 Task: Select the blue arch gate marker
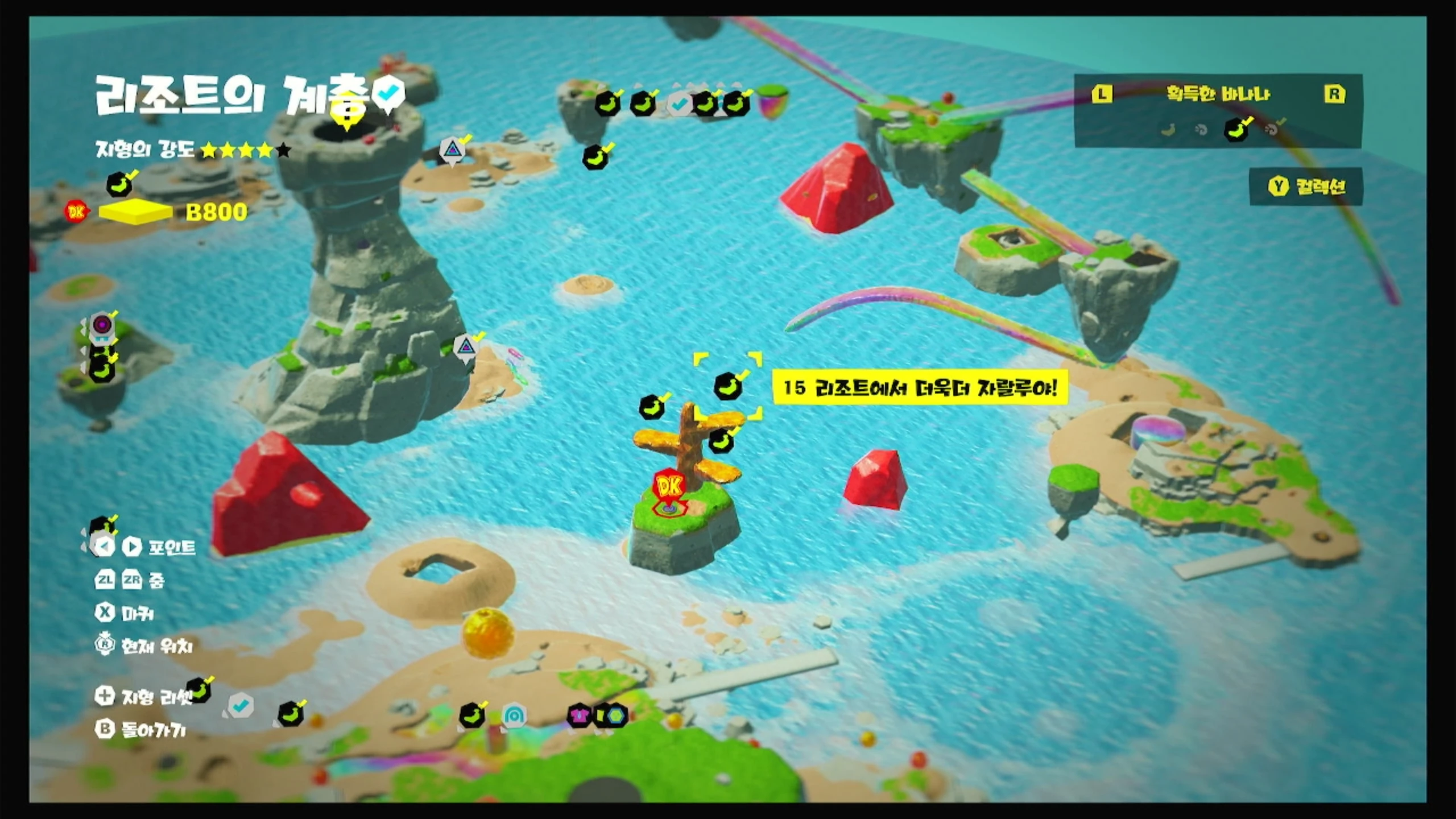click(514, 717)
